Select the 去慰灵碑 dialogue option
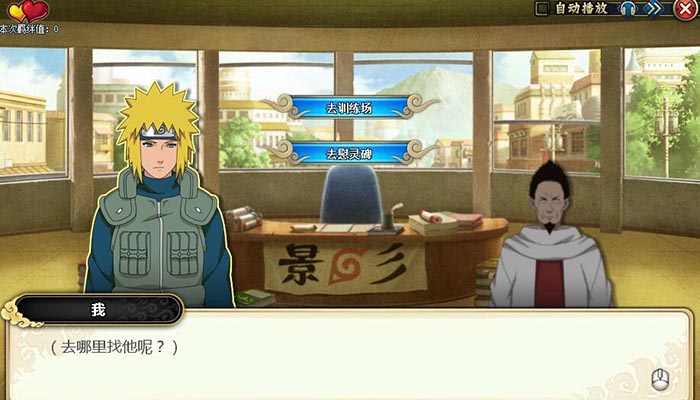 349,153
